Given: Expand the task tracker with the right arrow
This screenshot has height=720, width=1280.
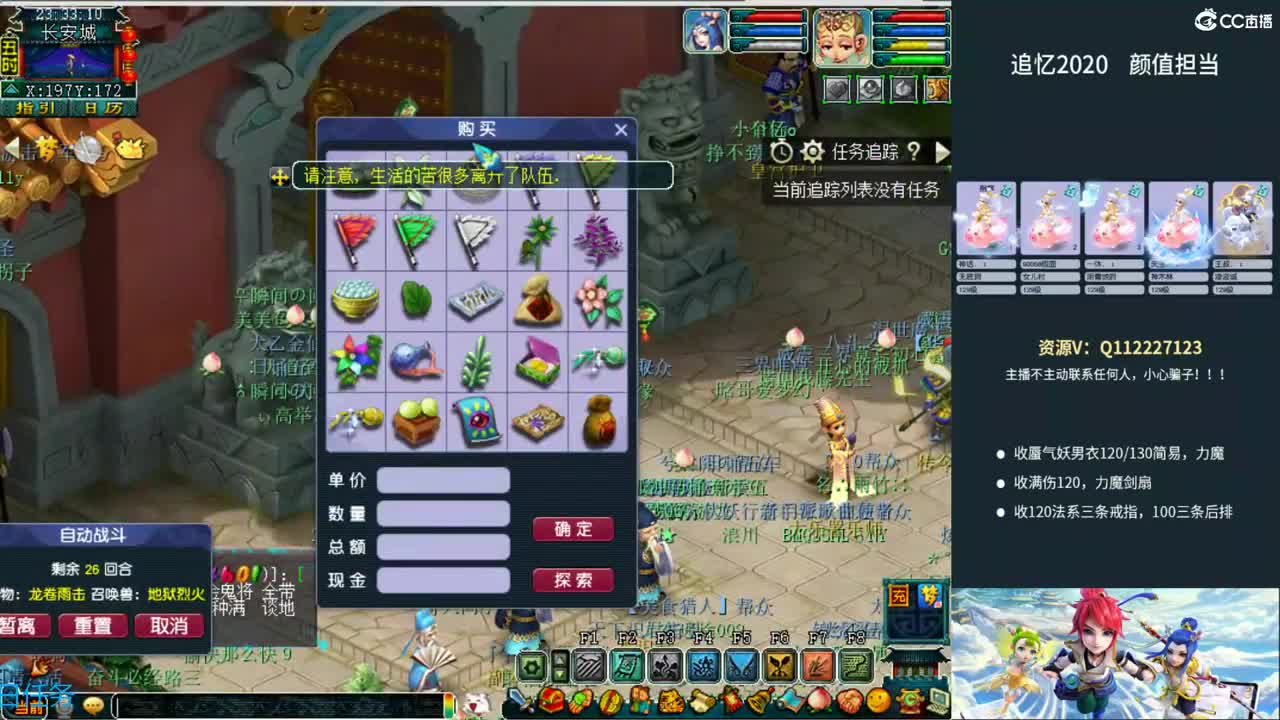Looking at the screenshot, I should point(944,152).
